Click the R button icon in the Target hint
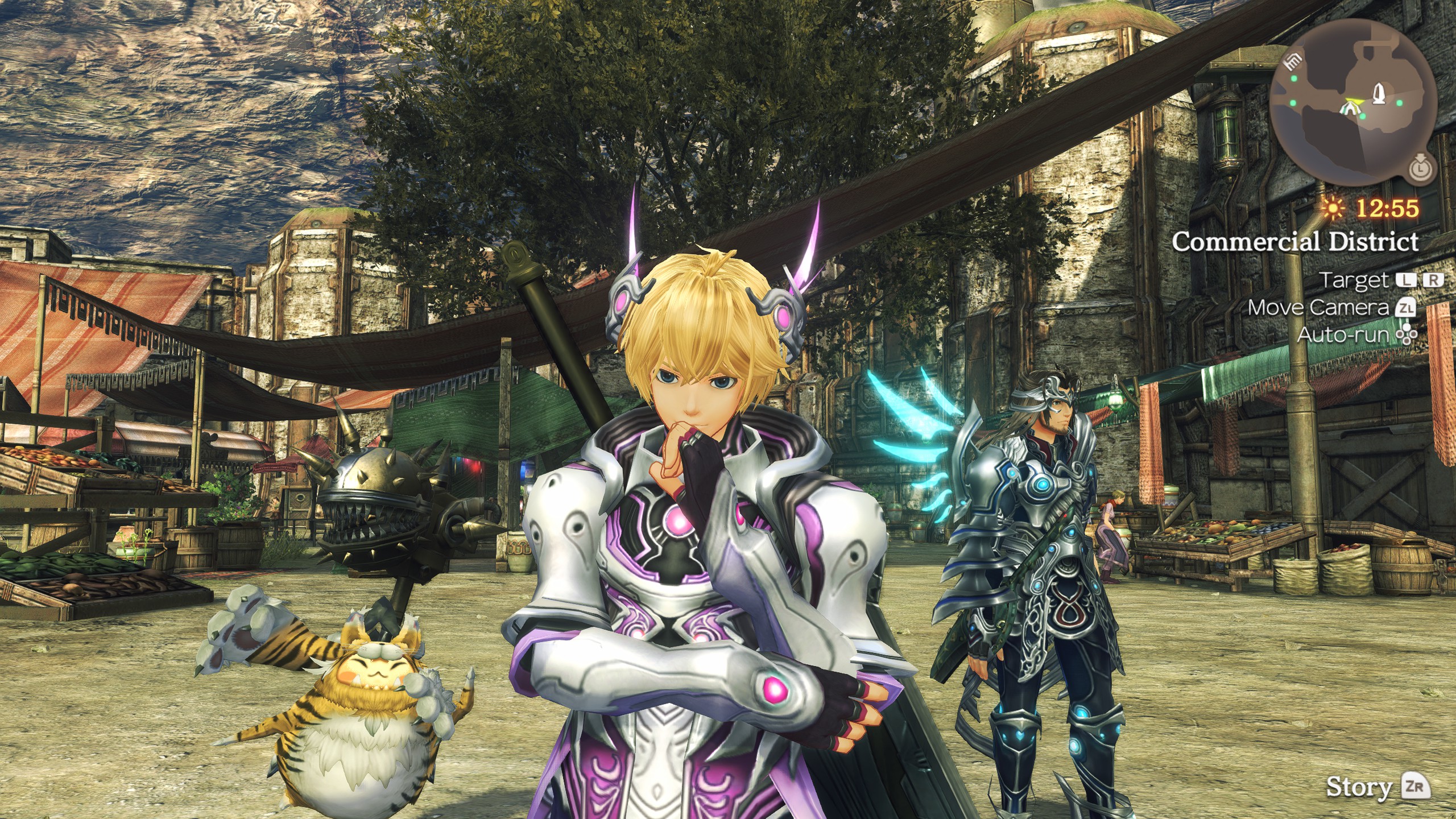The width and height of the screenshot is (1456, 819). 1434,280
